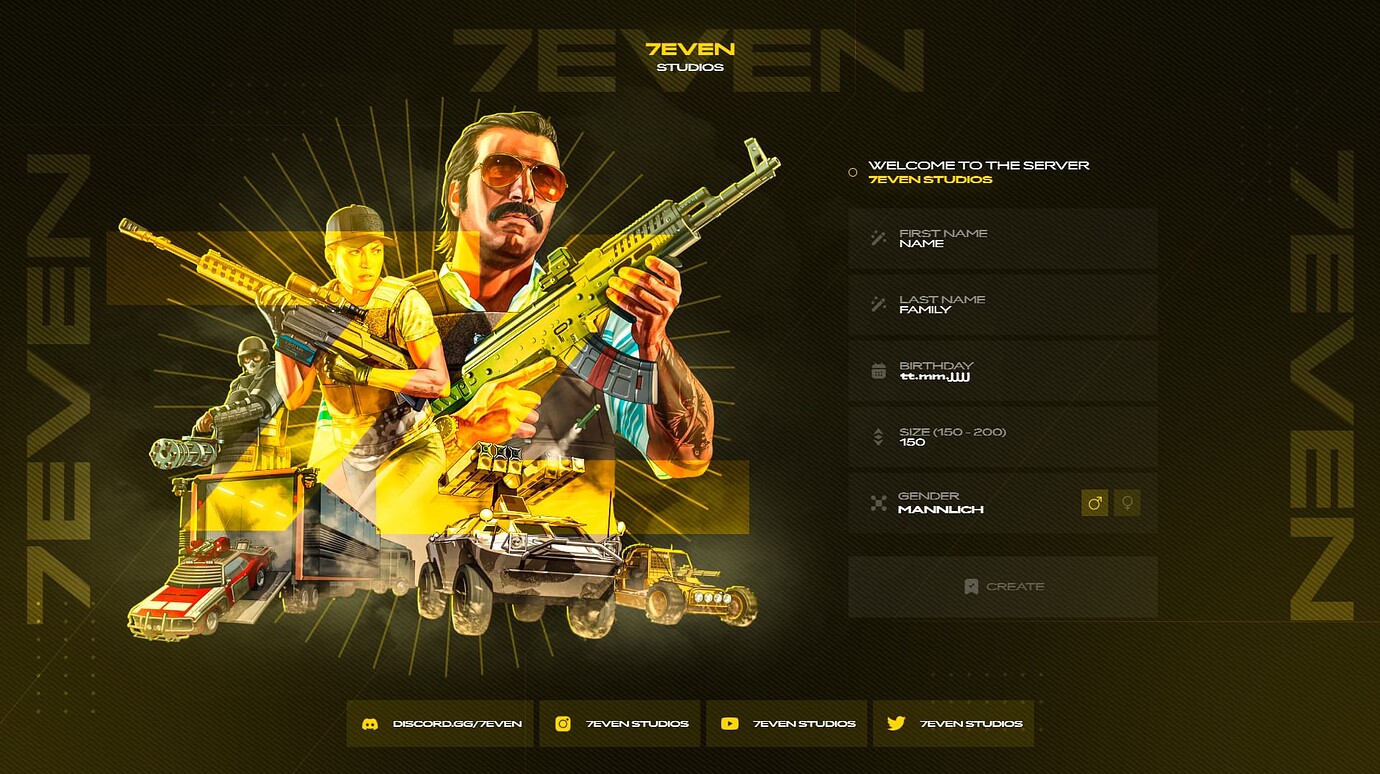Open the DISCORD.GG/7EVEN link
Image resolution: width=1380 pixels, height=774 pixels.
442,723
